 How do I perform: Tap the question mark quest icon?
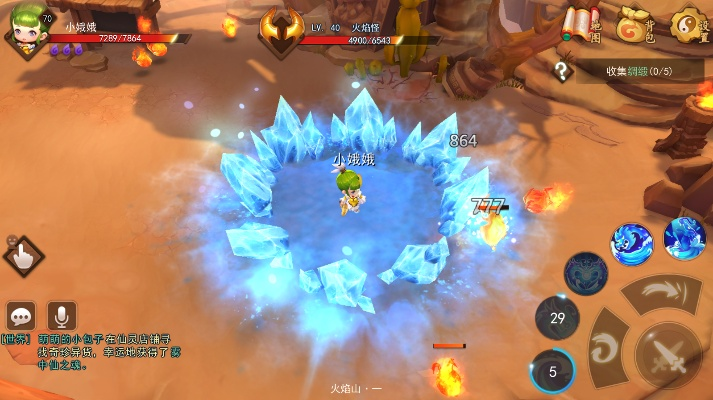564,71
